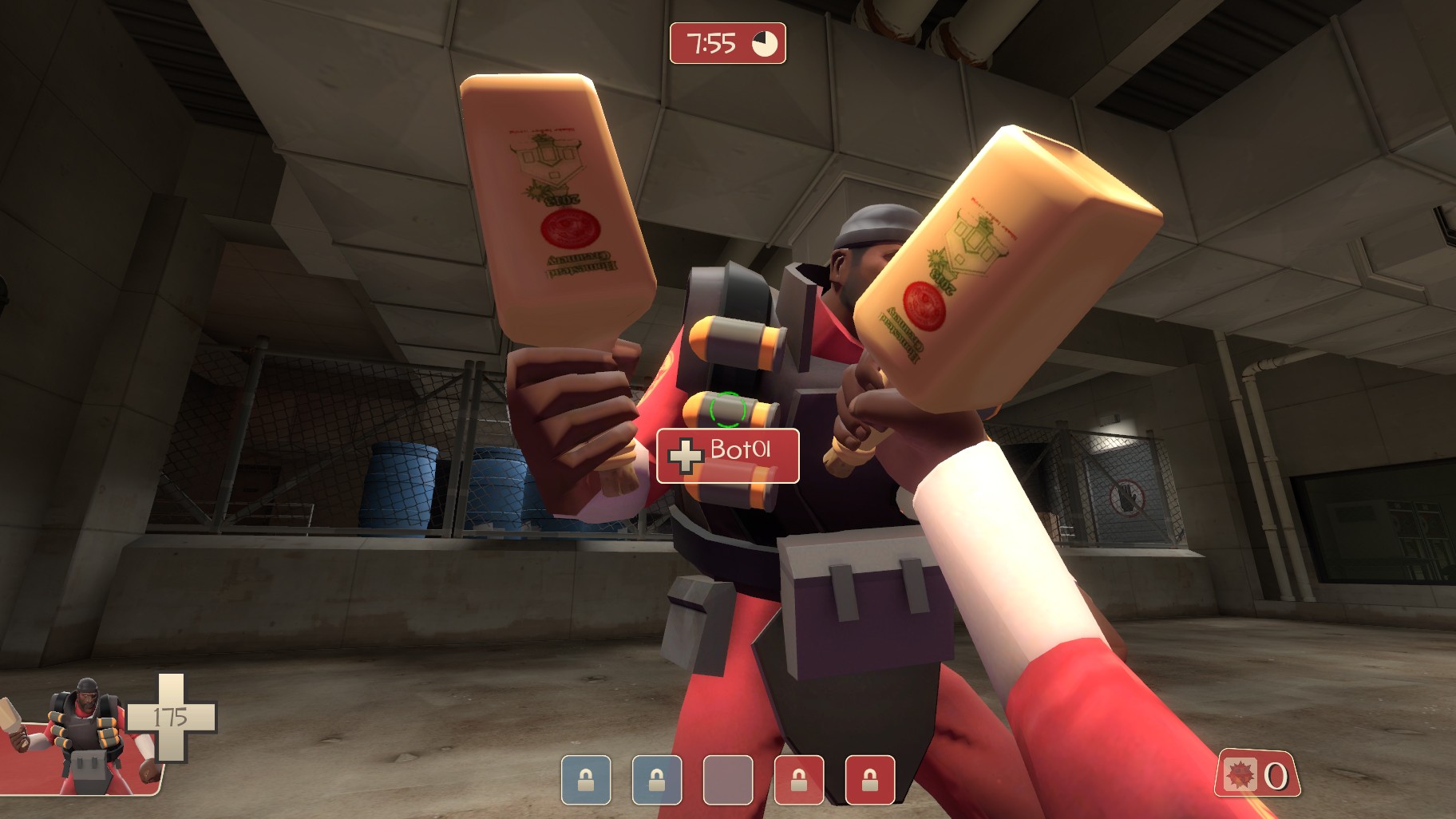The image size is (1456, 819).
Task: Click the health cross next to 175
Action: click(172, 718)
